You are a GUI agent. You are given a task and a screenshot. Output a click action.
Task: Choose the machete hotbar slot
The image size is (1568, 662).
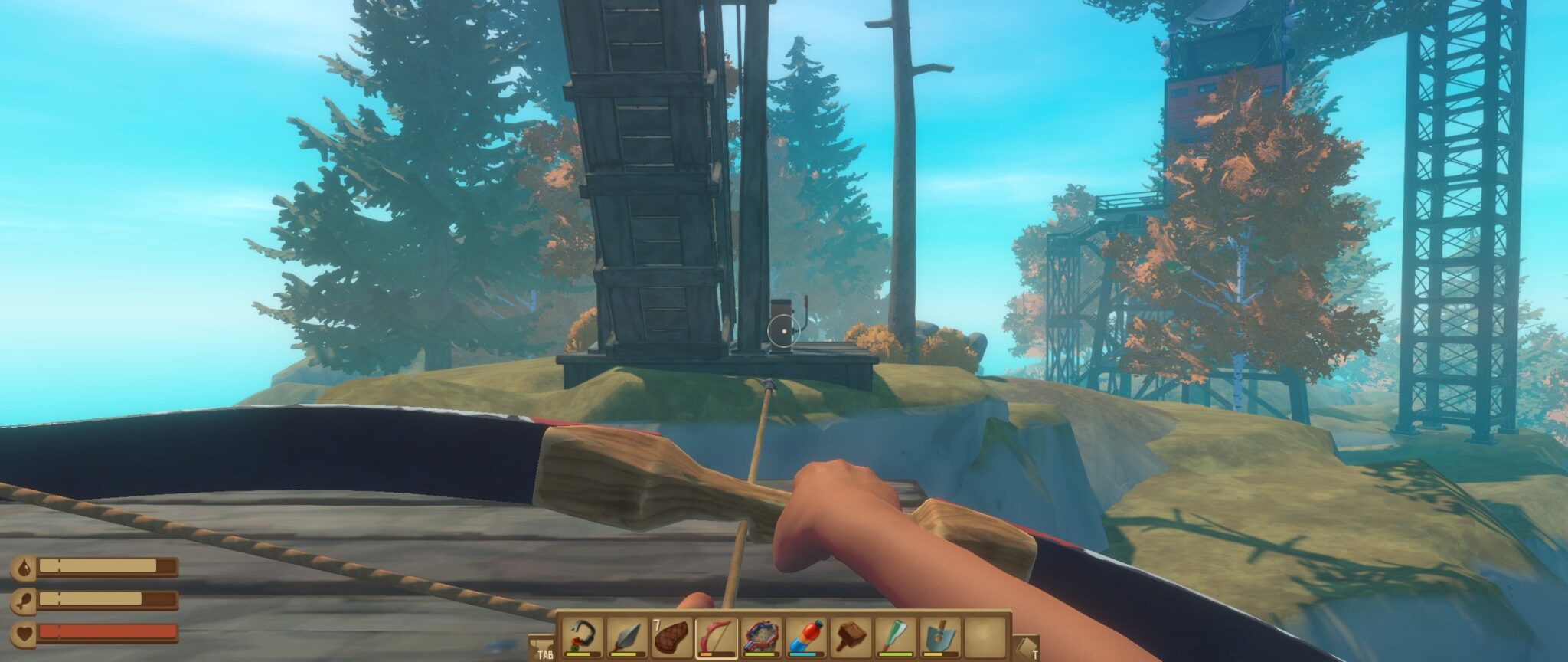click(x=895, y=636)
